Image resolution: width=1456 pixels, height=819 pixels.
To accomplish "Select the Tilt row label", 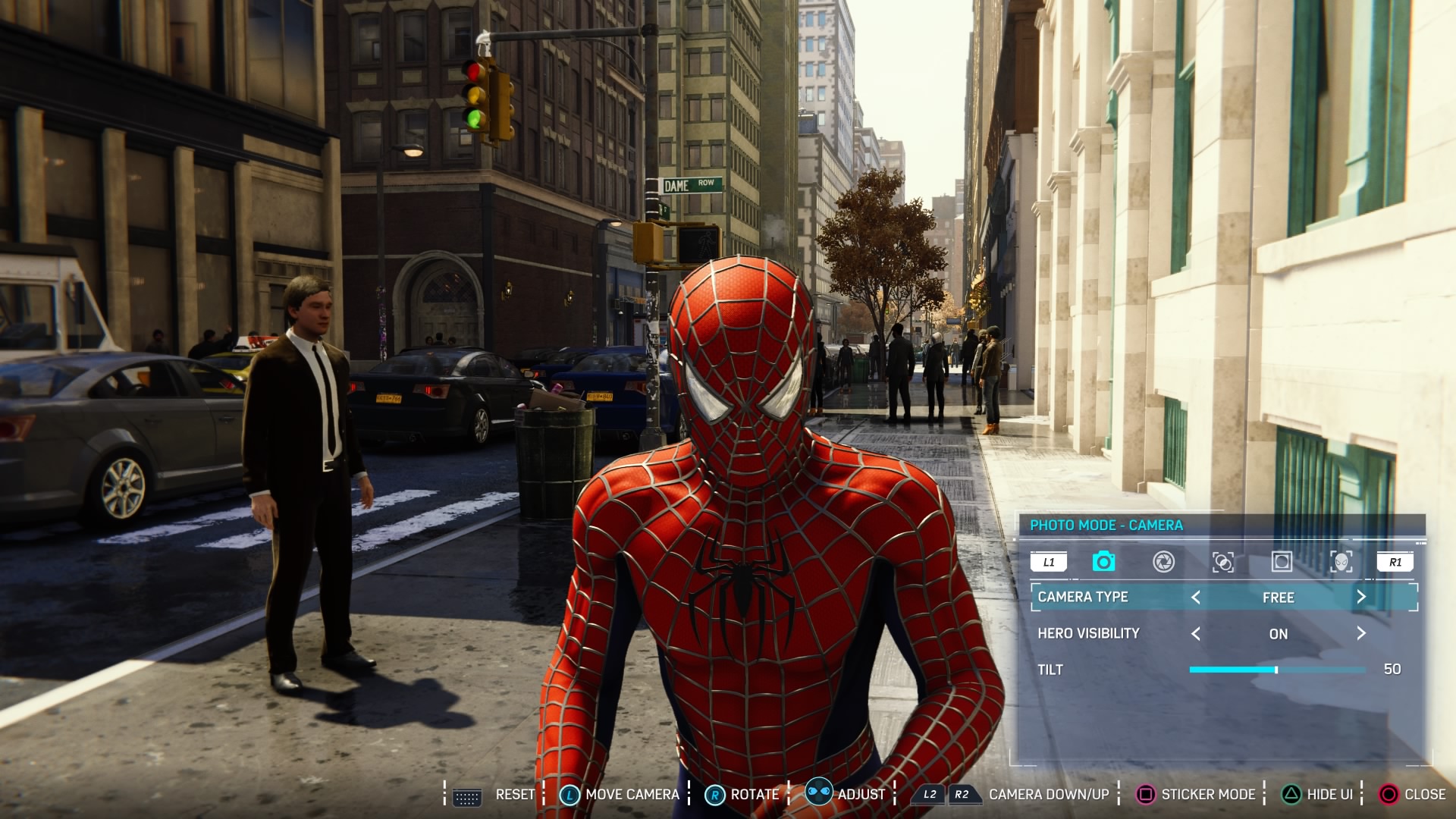I will click(x=1050, y=670).
